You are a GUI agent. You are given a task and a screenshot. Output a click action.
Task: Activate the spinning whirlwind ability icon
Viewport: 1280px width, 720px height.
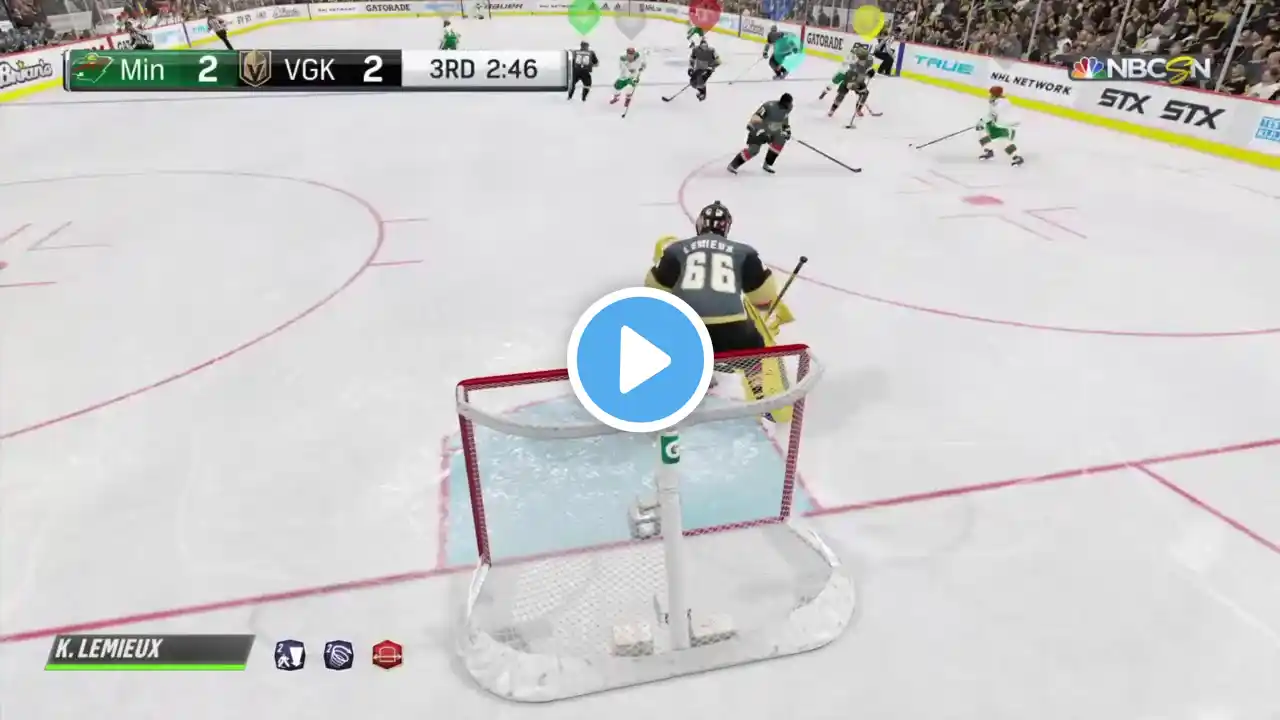click(339, 655)
